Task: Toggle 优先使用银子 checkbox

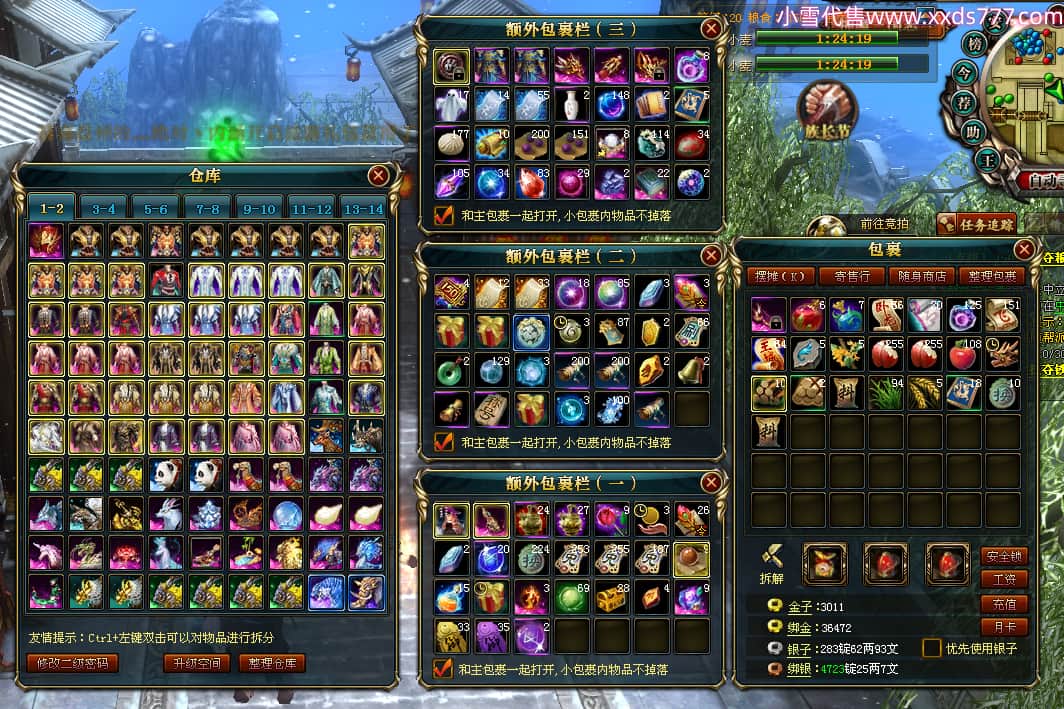Action: (932, 648)
